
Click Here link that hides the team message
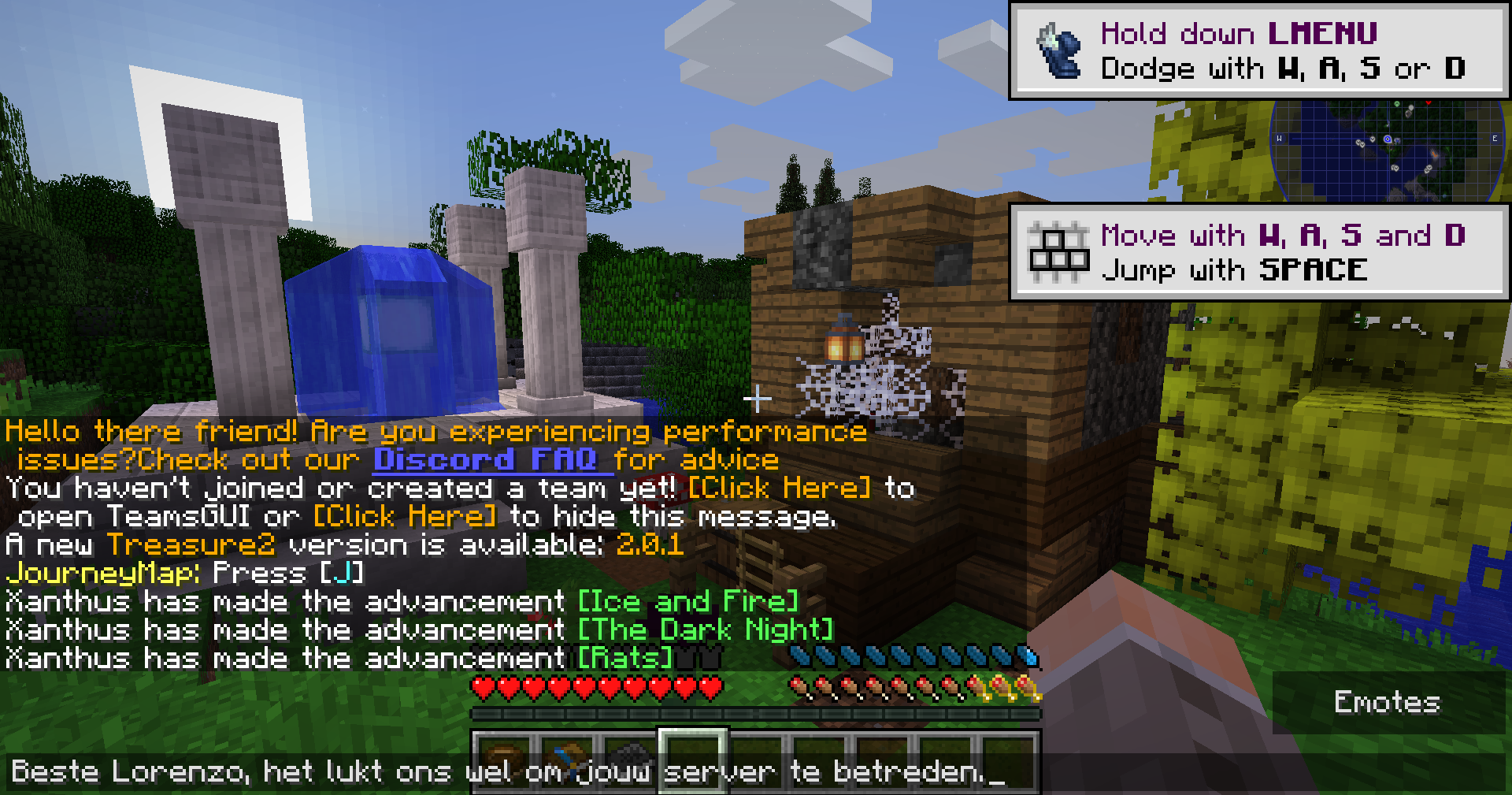(405, 517)
